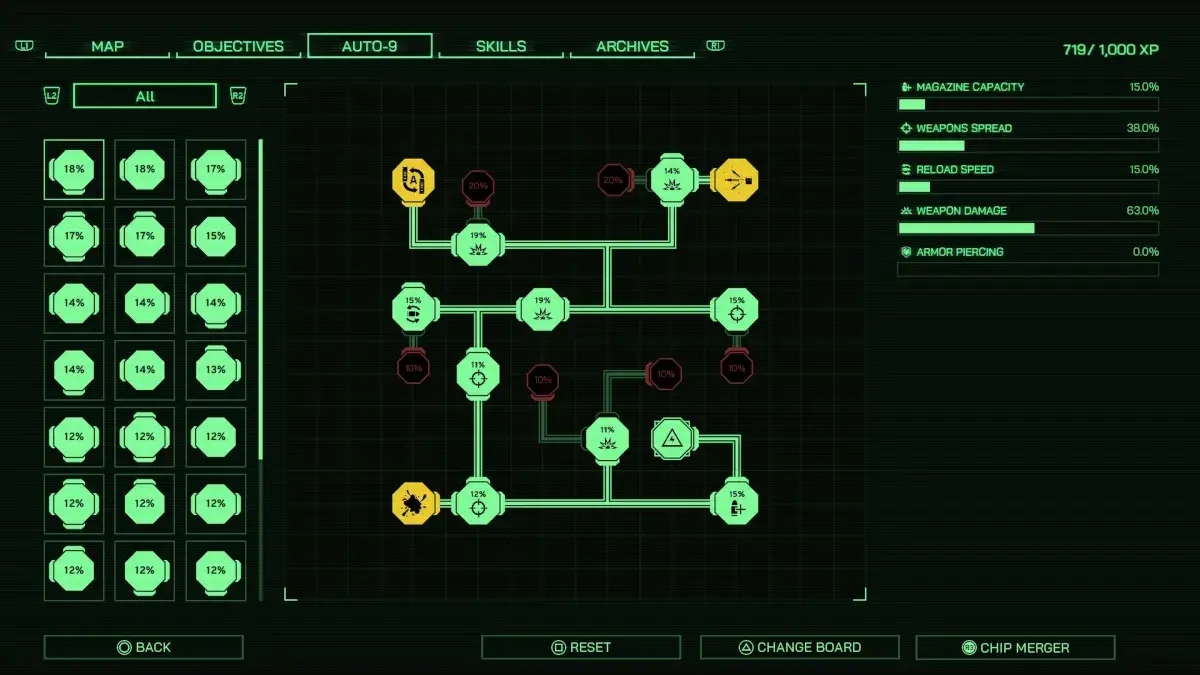This screenshot has height=675, width=1200.
Task: Select the yellow auto-reload node on the board
Action: point(413,181)
